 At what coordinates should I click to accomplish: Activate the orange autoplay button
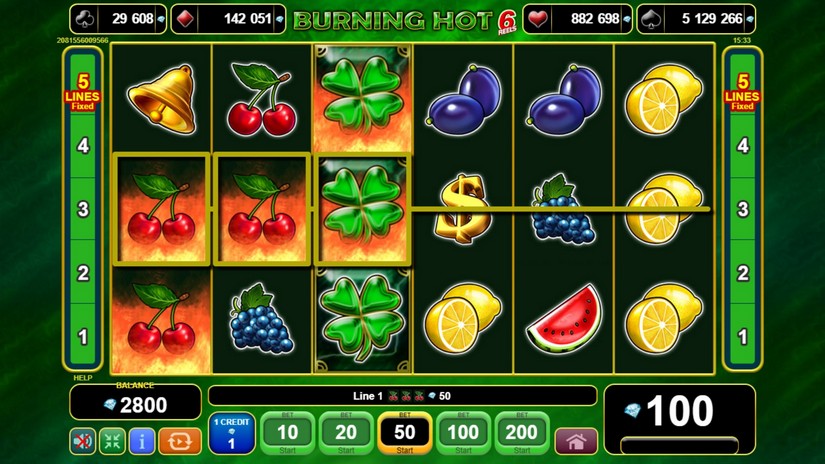point(180,440)
